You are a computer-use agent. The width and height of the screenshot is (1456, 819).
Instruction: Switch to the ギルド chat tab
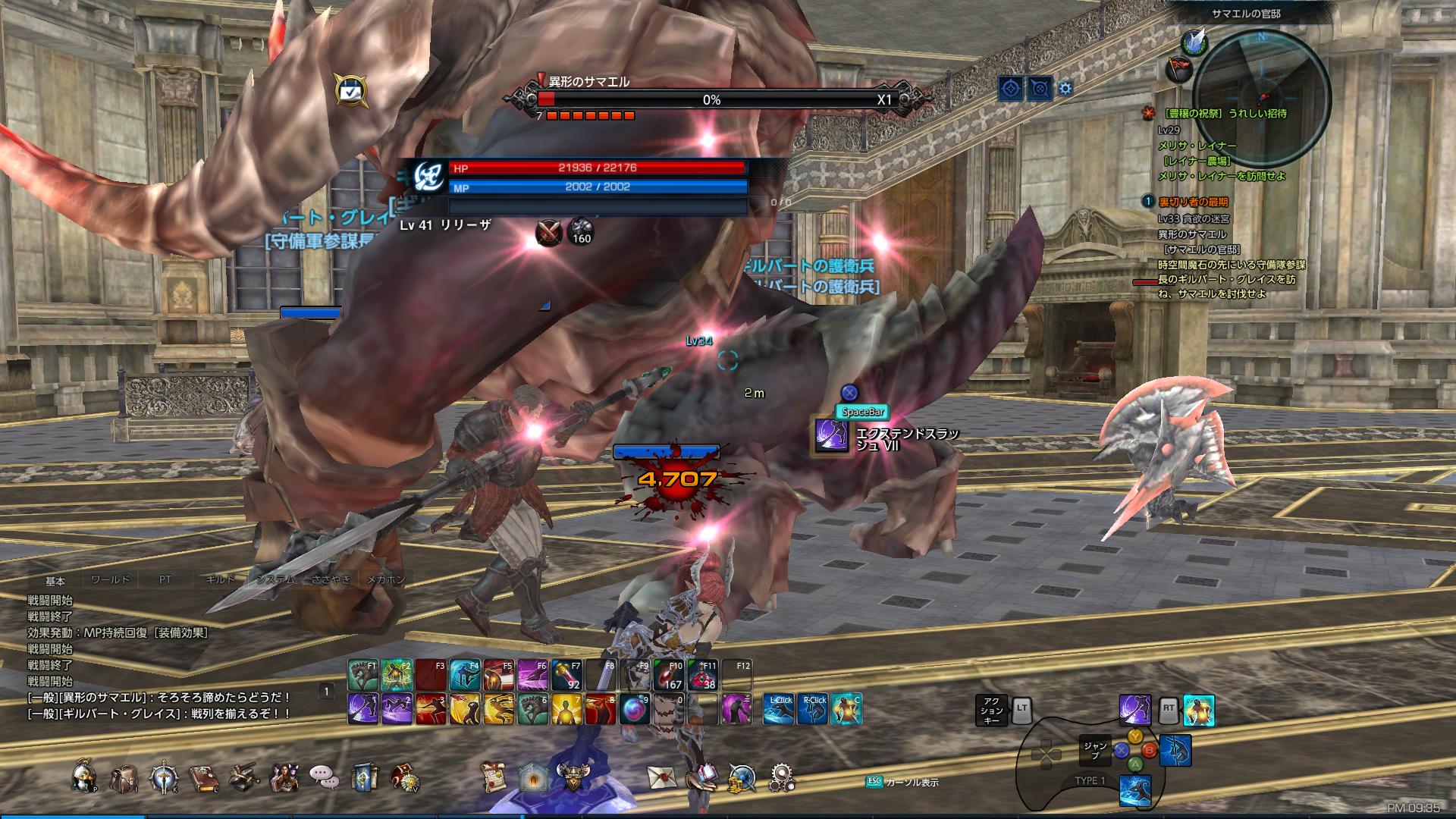point(222,579)
